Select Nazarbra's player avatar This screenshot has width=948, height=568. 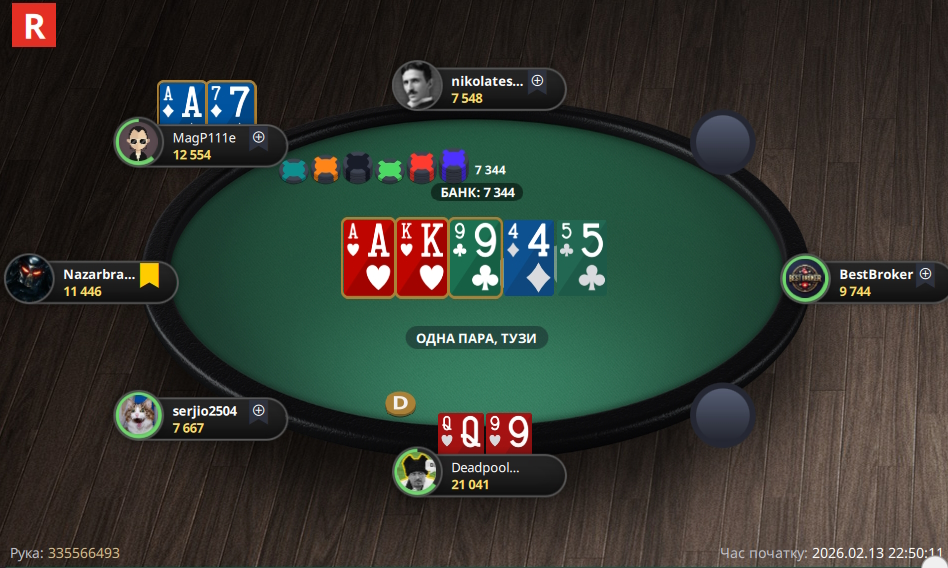tap(29, 278)
